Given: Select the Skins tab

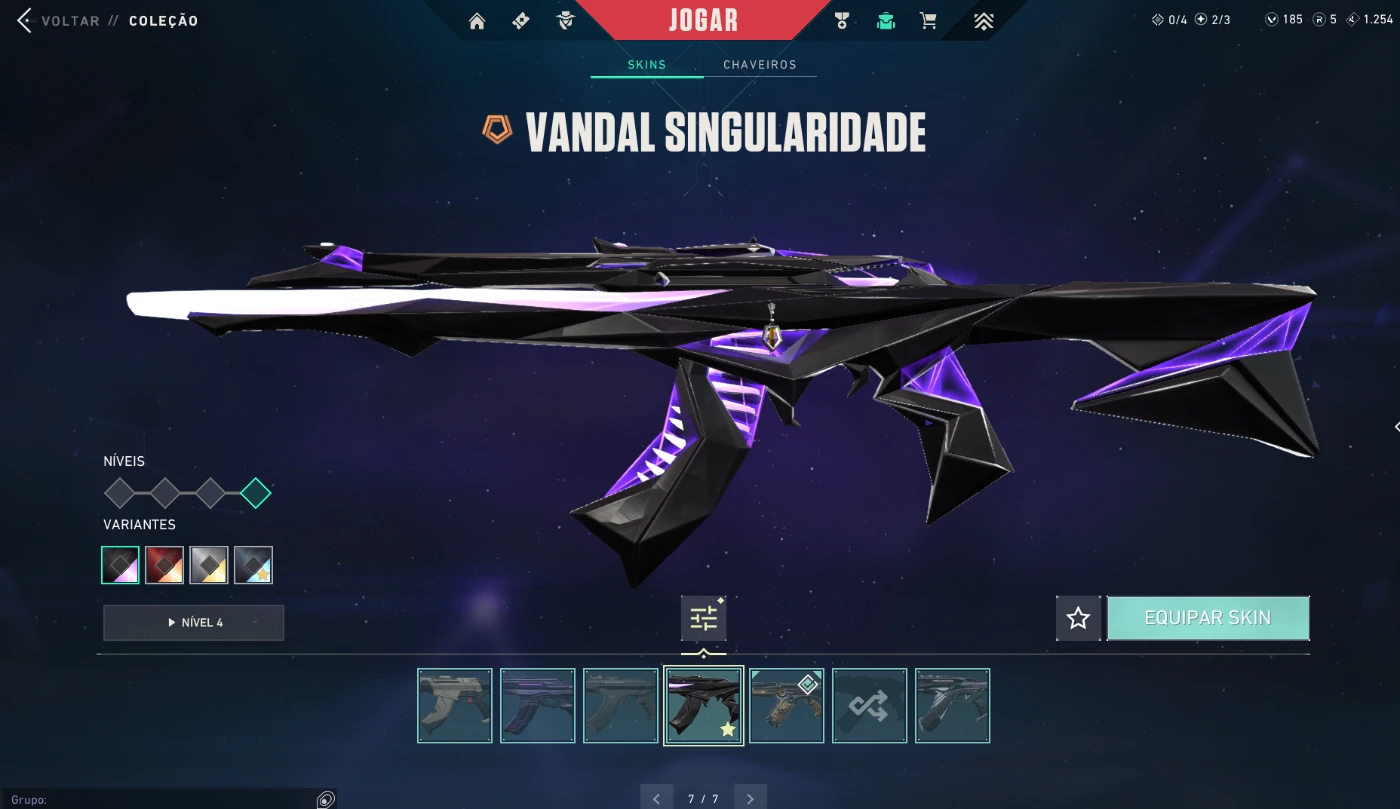Looking at the screenshot, I should pos(647,65).
